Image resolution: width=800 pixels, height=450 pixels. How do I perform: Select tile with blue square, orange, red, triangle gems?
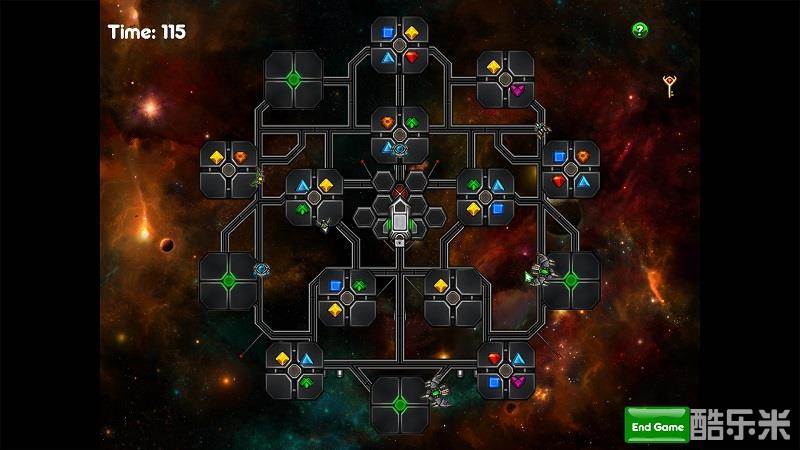point(571,169)
